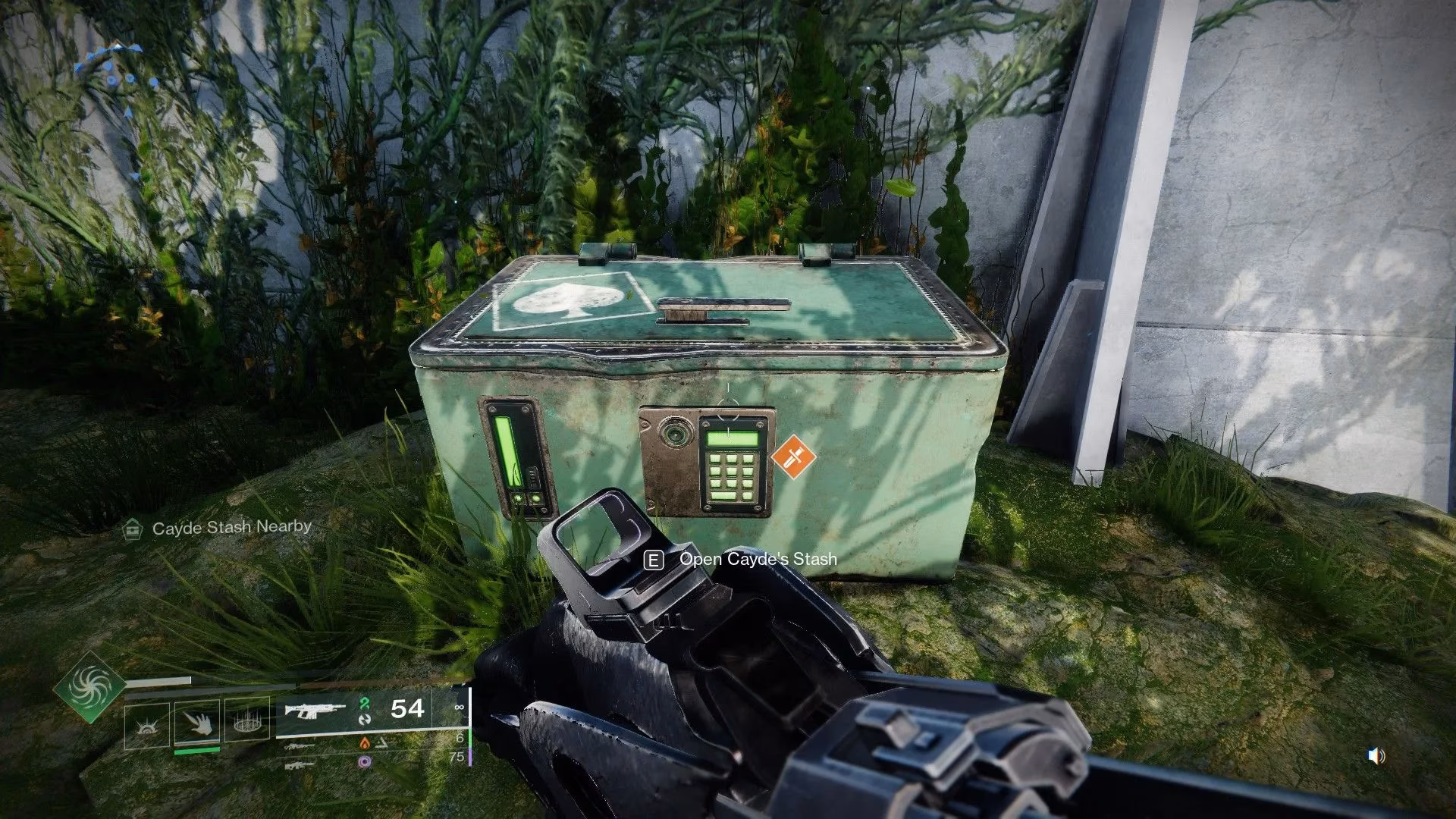Toggle the speaker sound icon
Image resolution: width=1456 pixels, height=819 pixels.
pyautogui.click(x=1376, y=755)
